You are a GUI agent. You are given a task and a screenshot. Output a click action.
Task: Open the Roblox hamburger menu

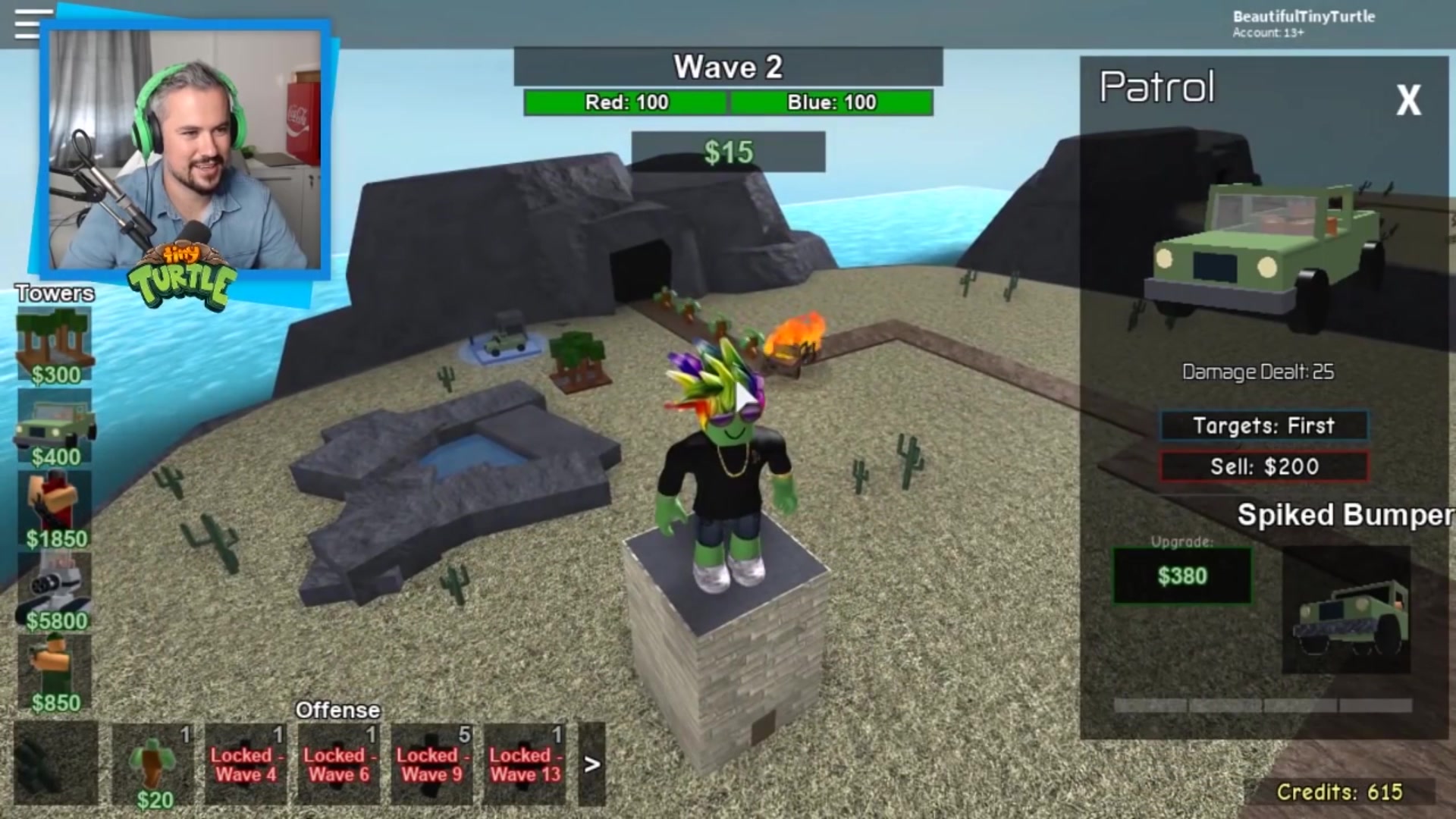(x=27, y=24)
